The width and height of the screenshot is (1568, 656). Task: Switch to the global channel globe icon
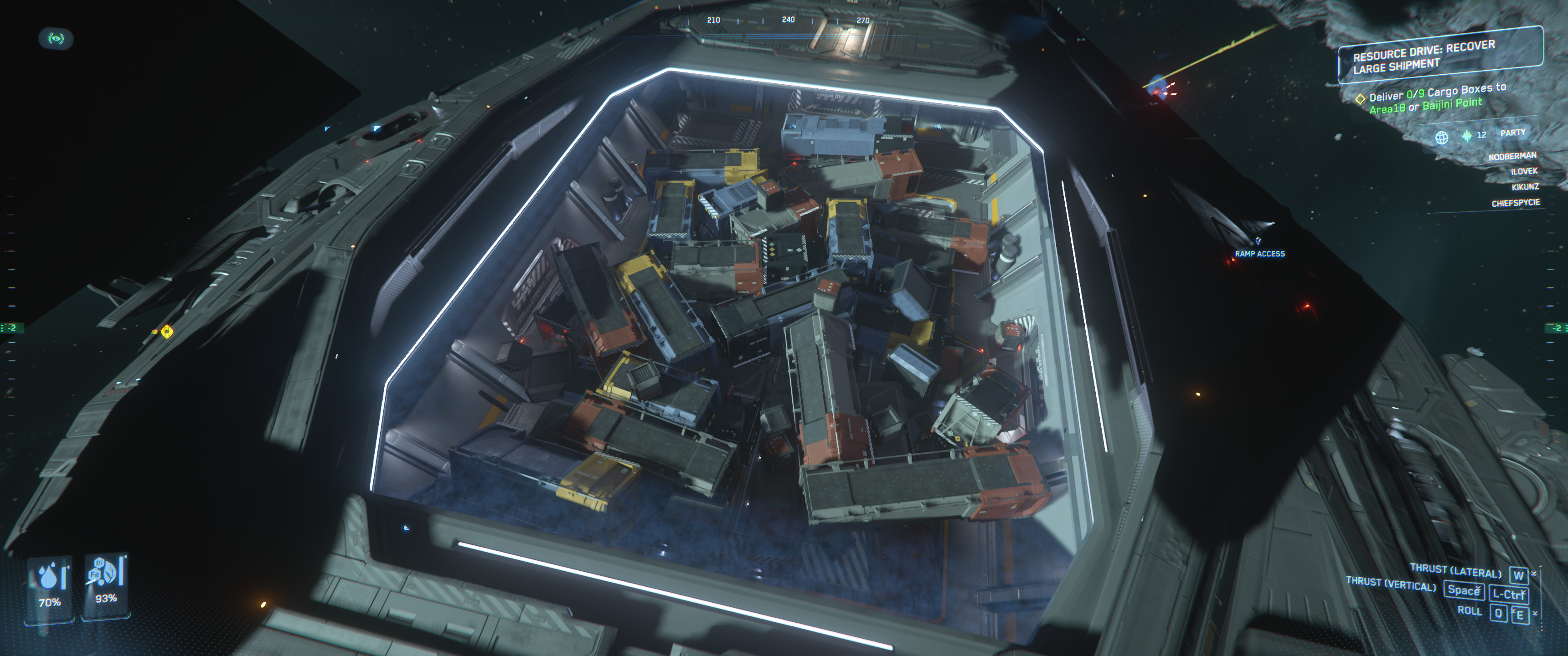[1441, 138]
